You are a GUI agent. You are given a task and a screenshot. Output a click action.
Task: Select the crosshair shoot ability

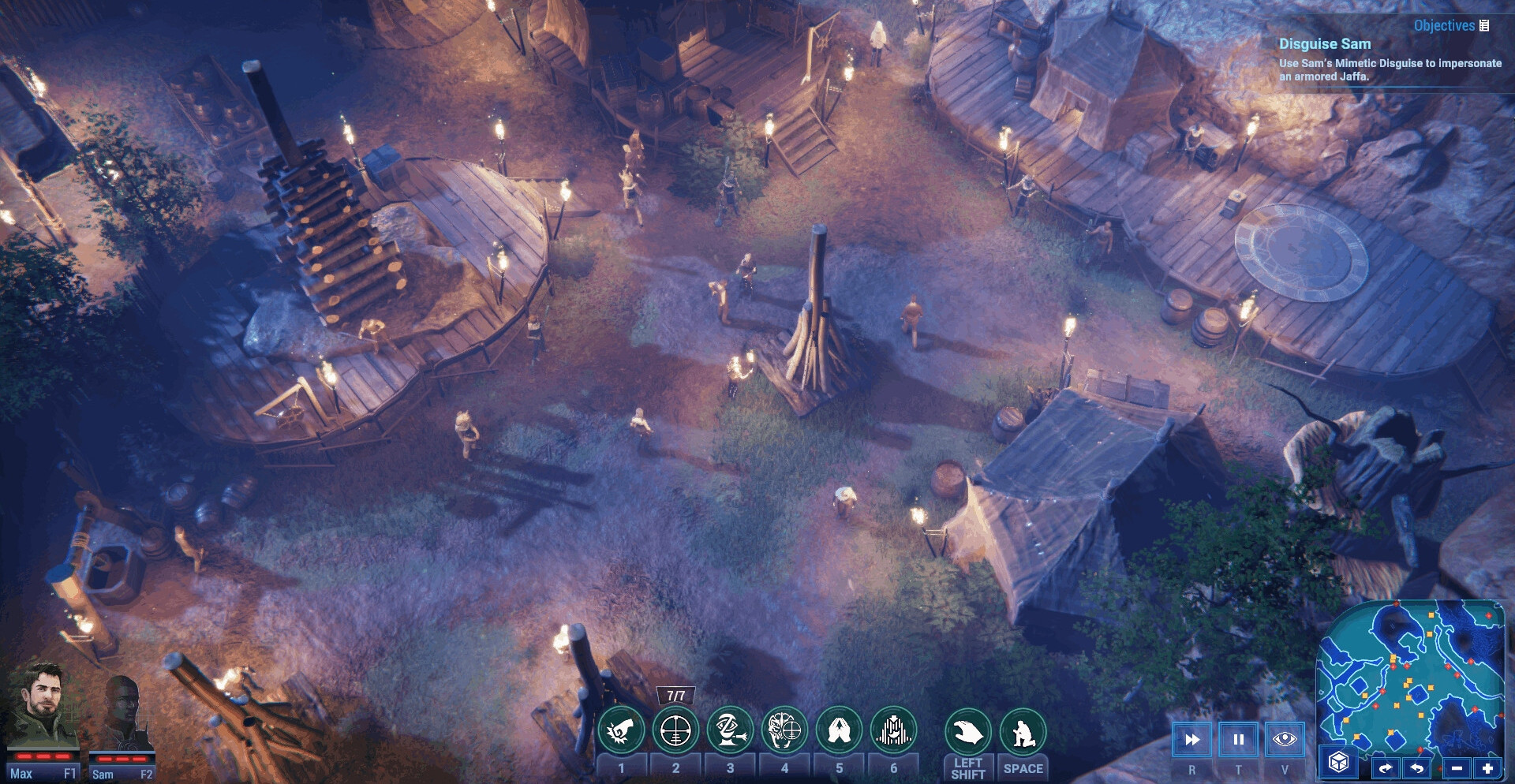(x=675, y=731)
